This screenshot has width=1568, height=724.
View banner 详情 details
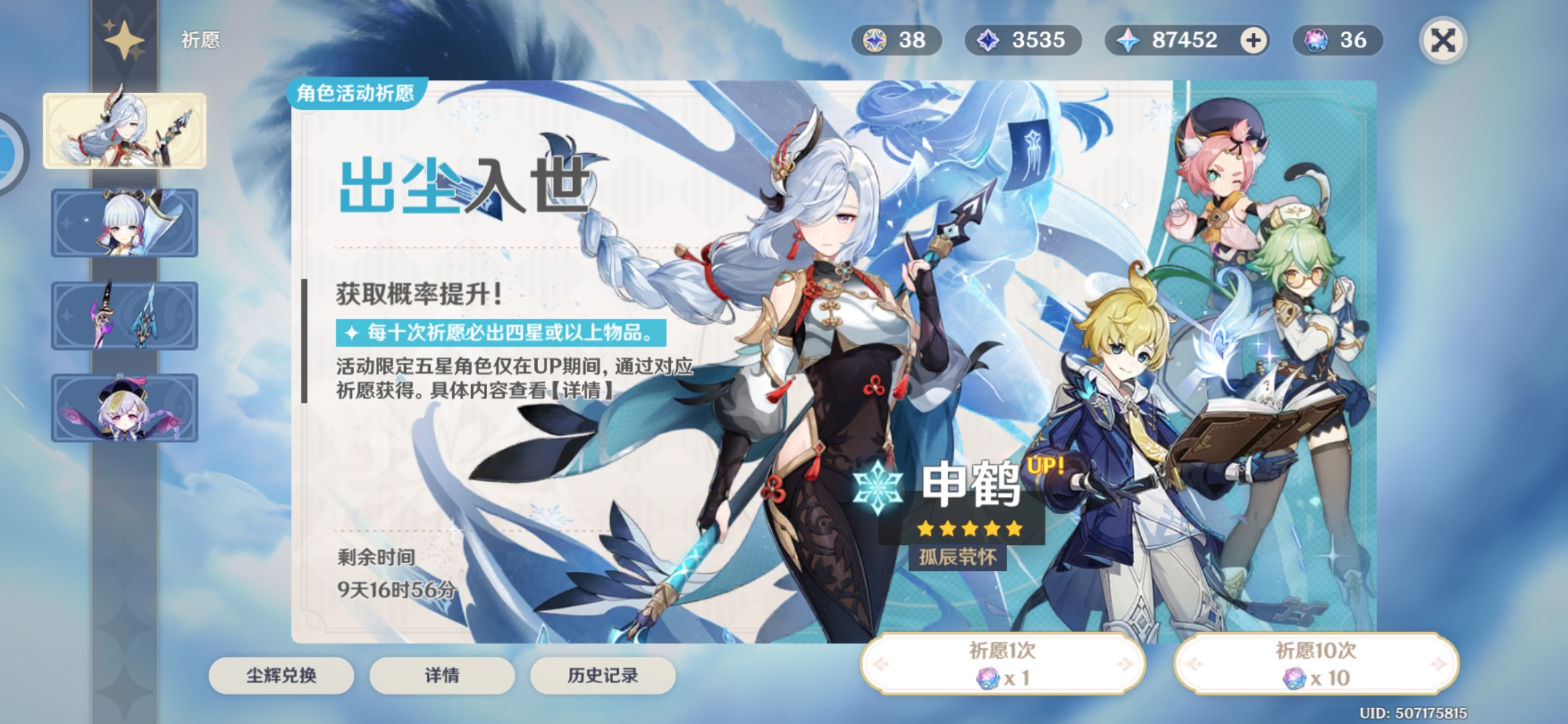pos(442,675)
